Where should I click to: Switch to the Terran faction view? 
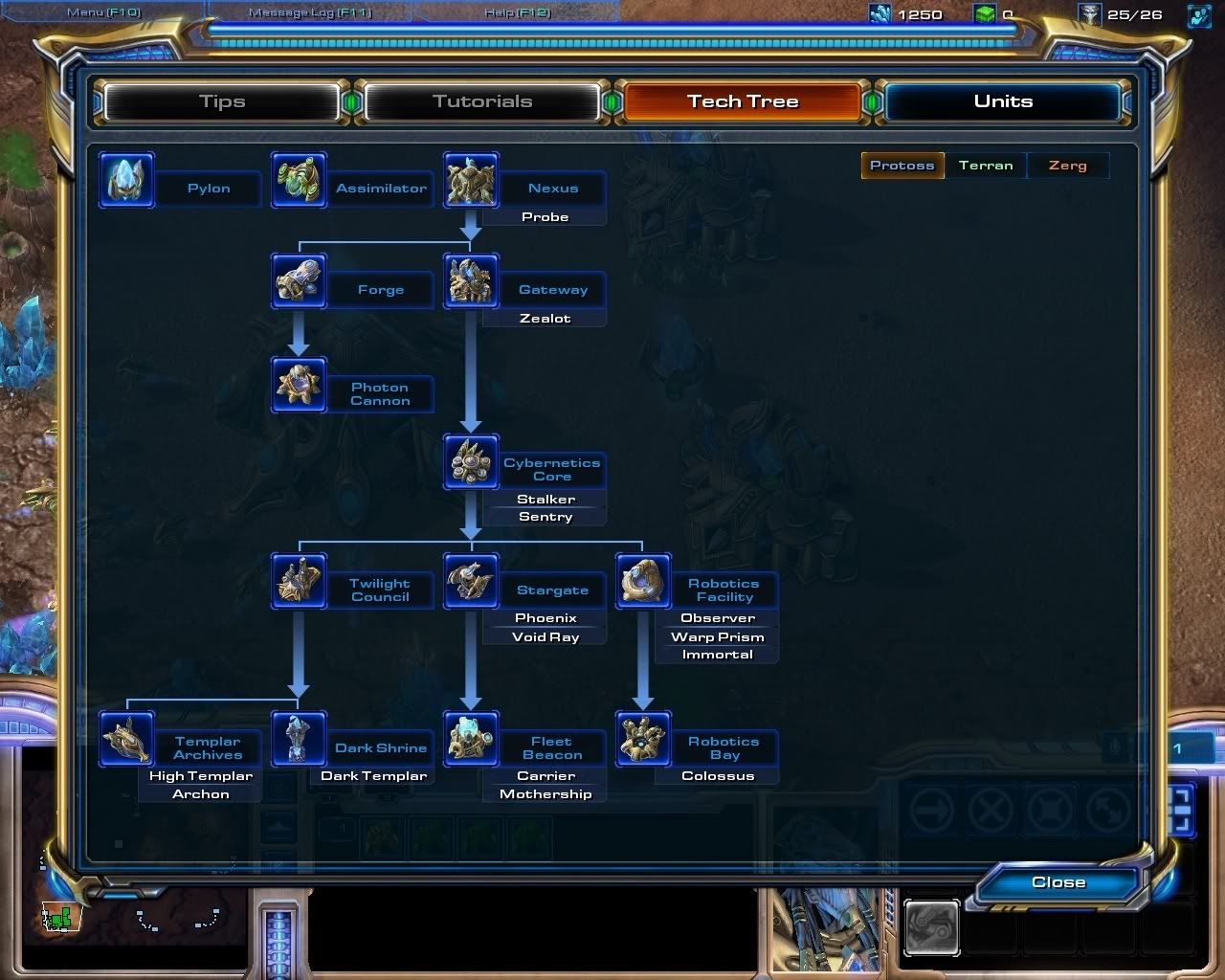point(986,165)
